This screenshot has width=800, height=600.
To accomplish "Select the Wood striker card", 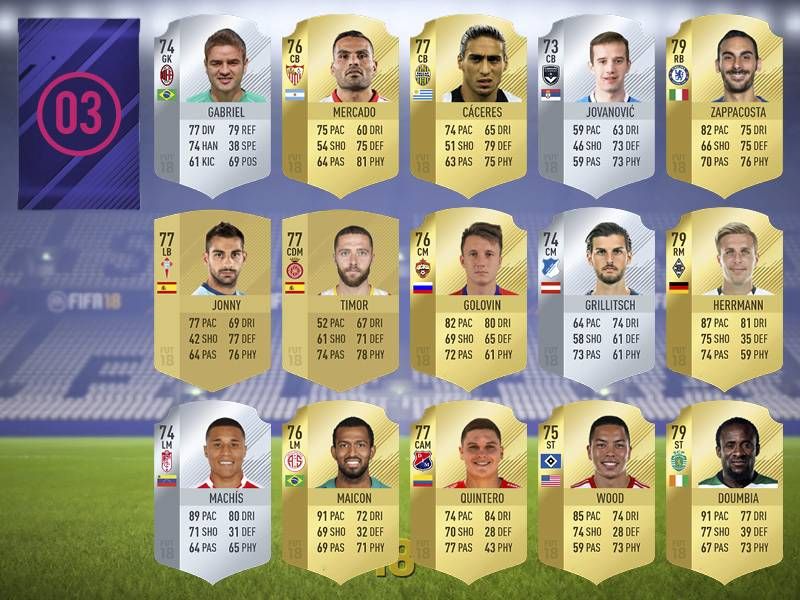I will pos(597,490).
